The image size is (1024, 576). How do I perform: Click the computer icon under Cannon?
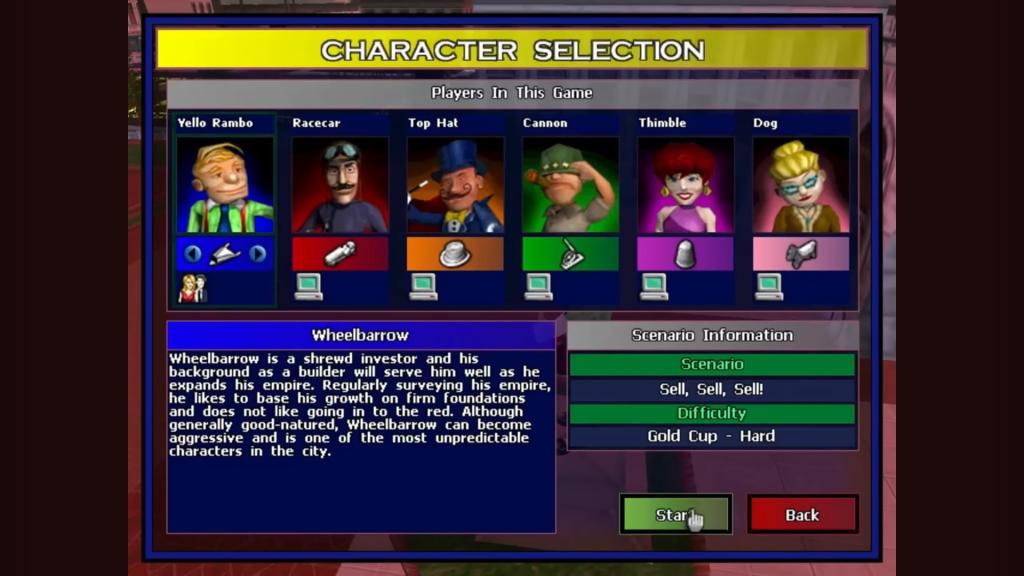coord(538,288)
